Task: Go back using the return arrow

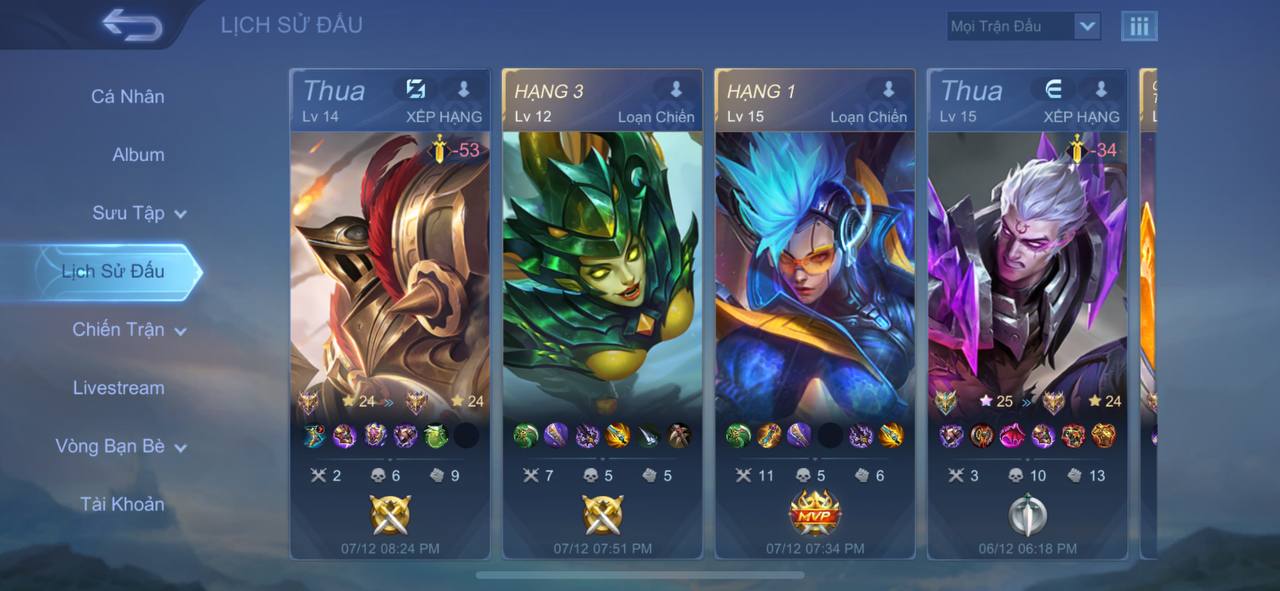Action: 131,25
